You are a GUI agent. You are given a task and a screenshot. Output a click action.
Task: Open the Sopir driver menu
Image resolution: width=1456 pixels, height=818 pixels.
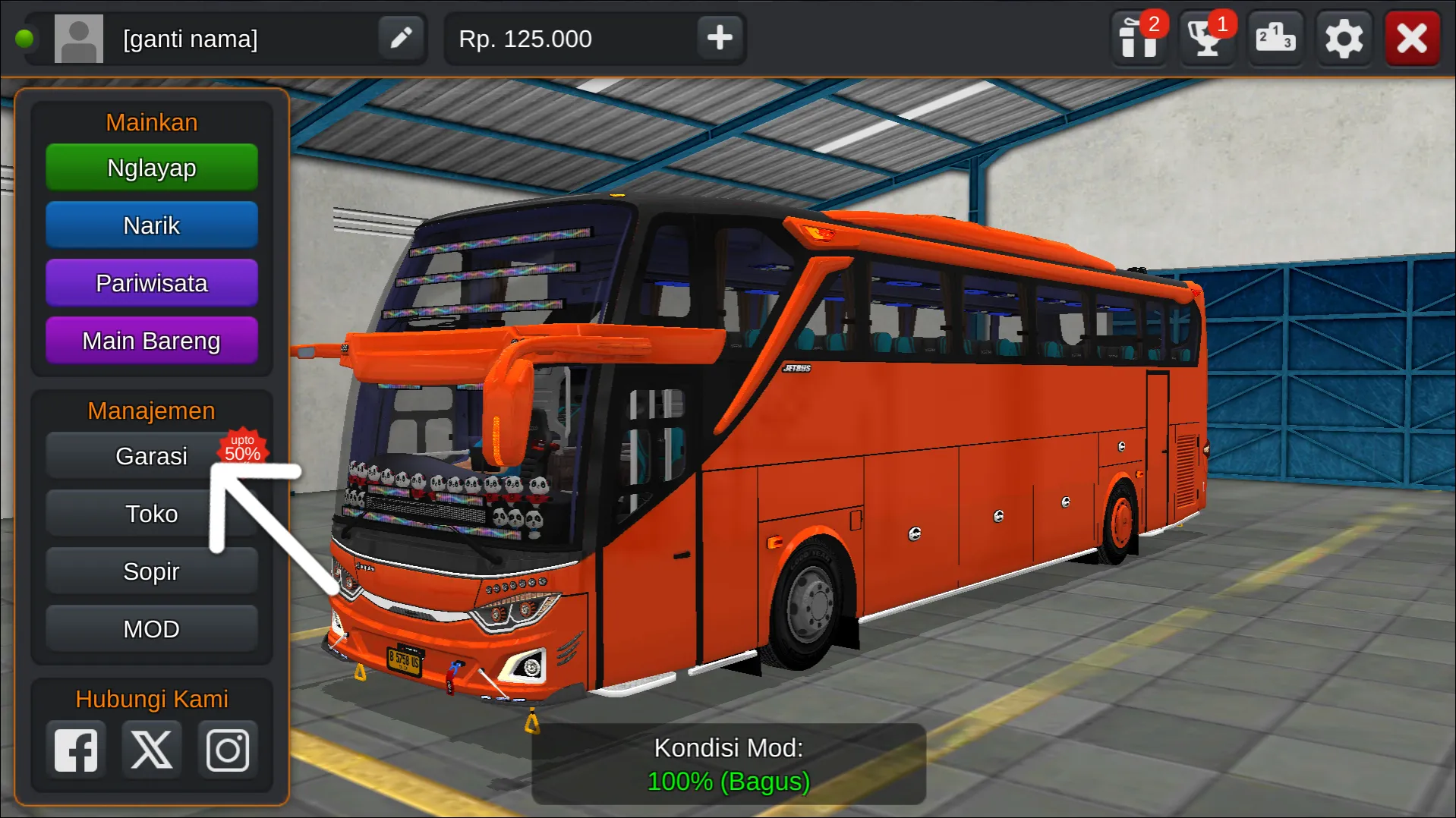151,571
